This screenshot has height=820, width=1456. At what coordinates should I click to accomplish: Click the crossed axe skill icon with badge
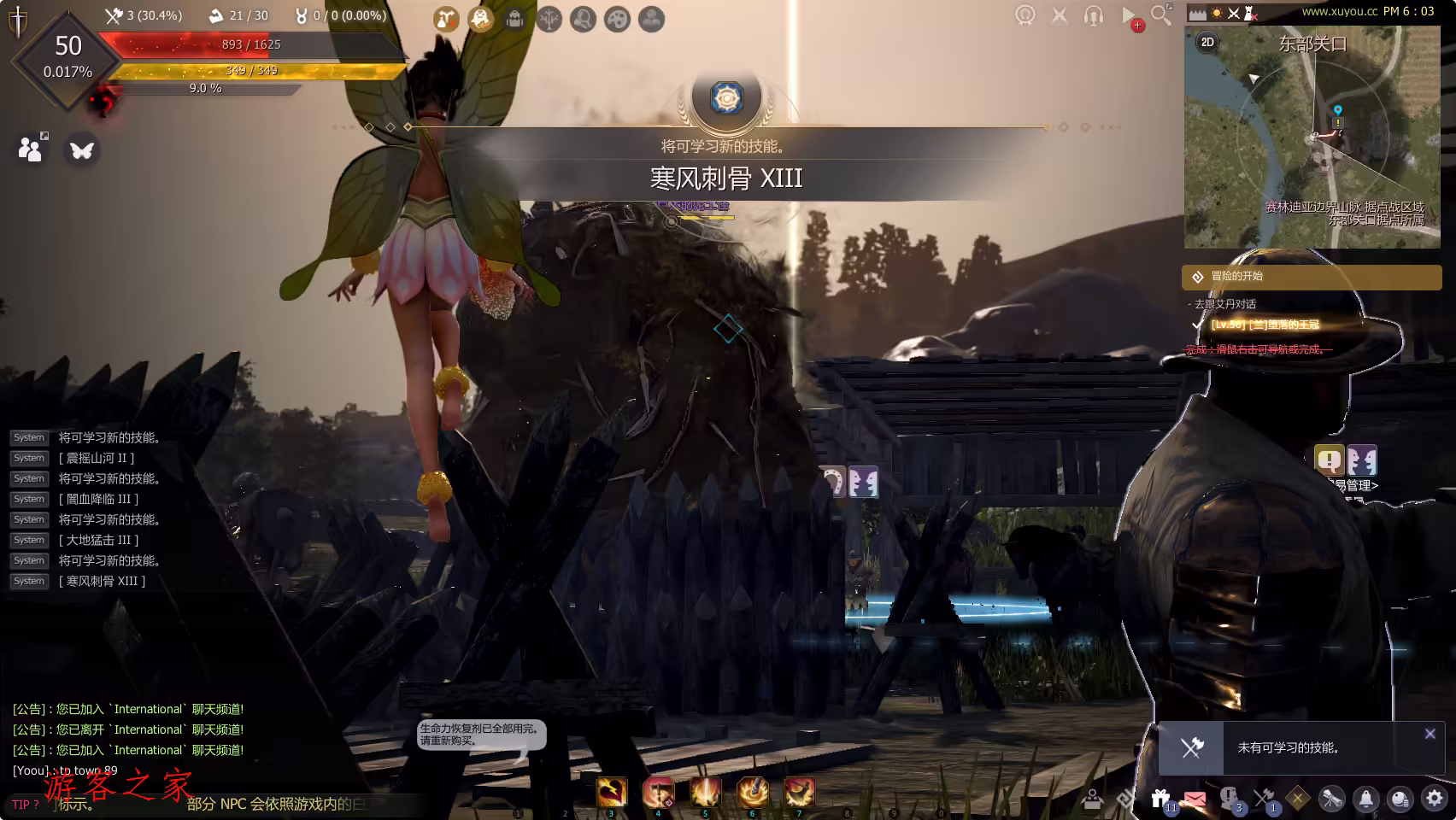coord(1264,798)
